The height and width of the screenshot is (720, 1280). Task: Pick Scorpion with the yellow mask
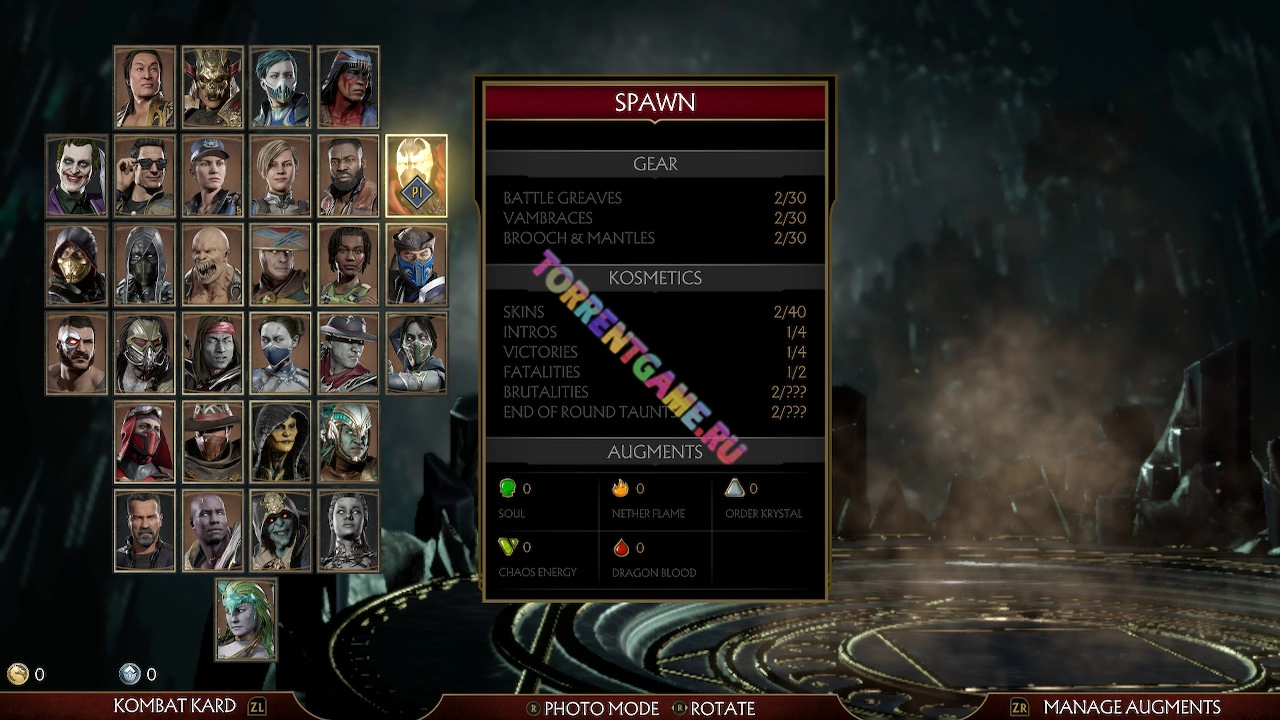click(x=76, y=264)
